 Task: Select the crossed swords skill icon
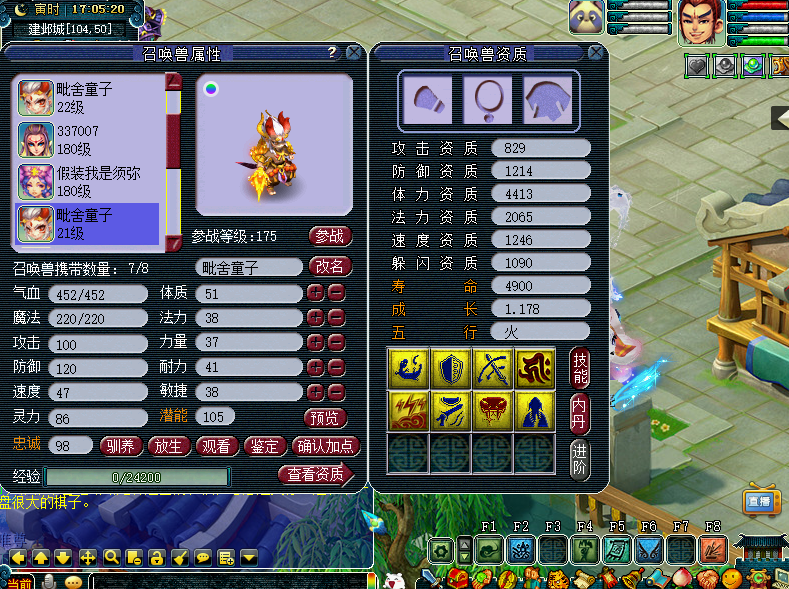tap(492, 367)
